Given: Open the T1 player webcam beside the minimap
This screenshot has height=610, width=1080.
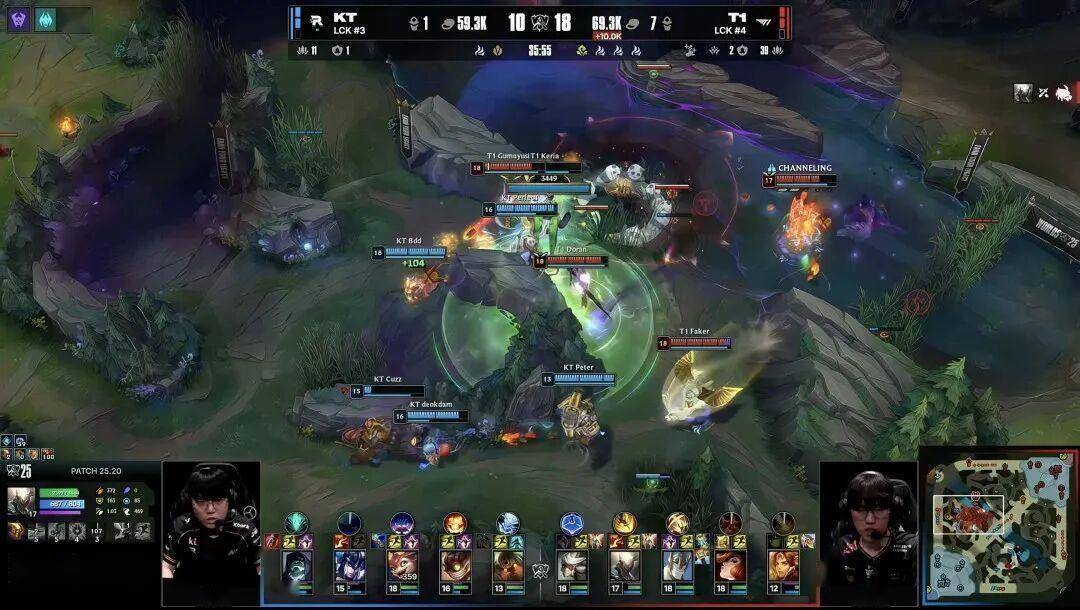Looking at the screenshot, I should coord(868,518).
